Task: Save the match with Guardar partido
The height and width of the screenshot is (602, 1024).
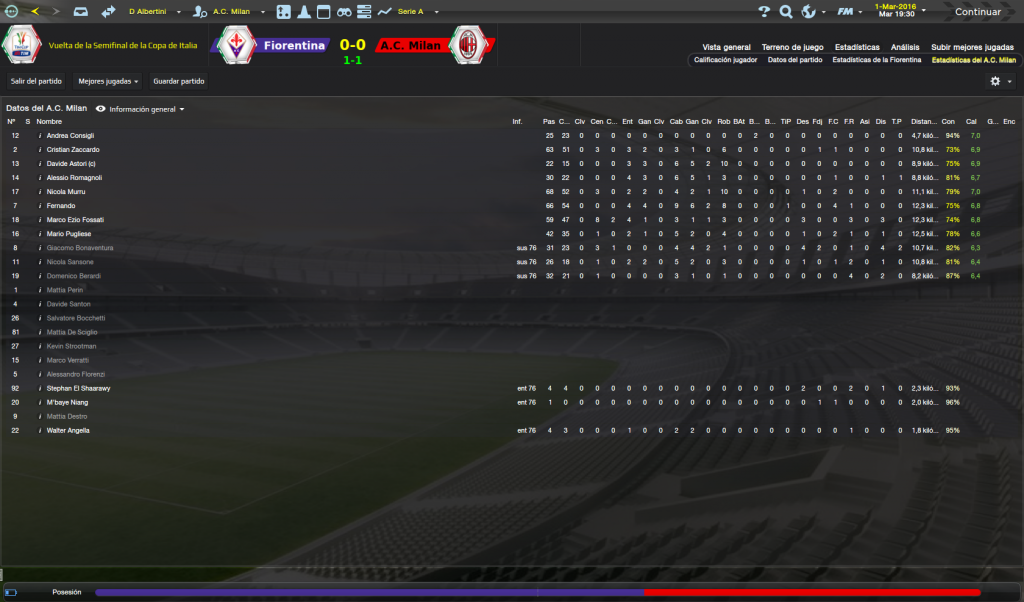Action: click(x=179, y=80)
